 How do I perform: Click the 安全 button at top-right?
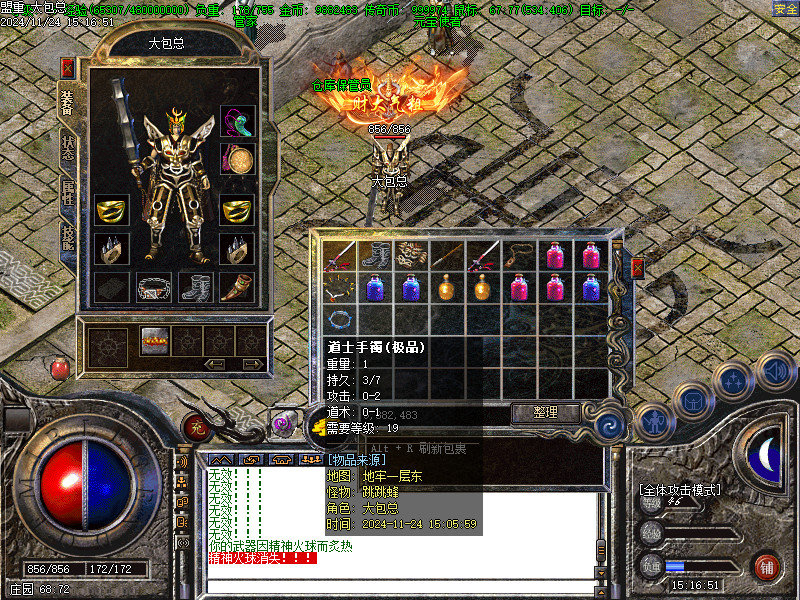click(x=785, y=9)
